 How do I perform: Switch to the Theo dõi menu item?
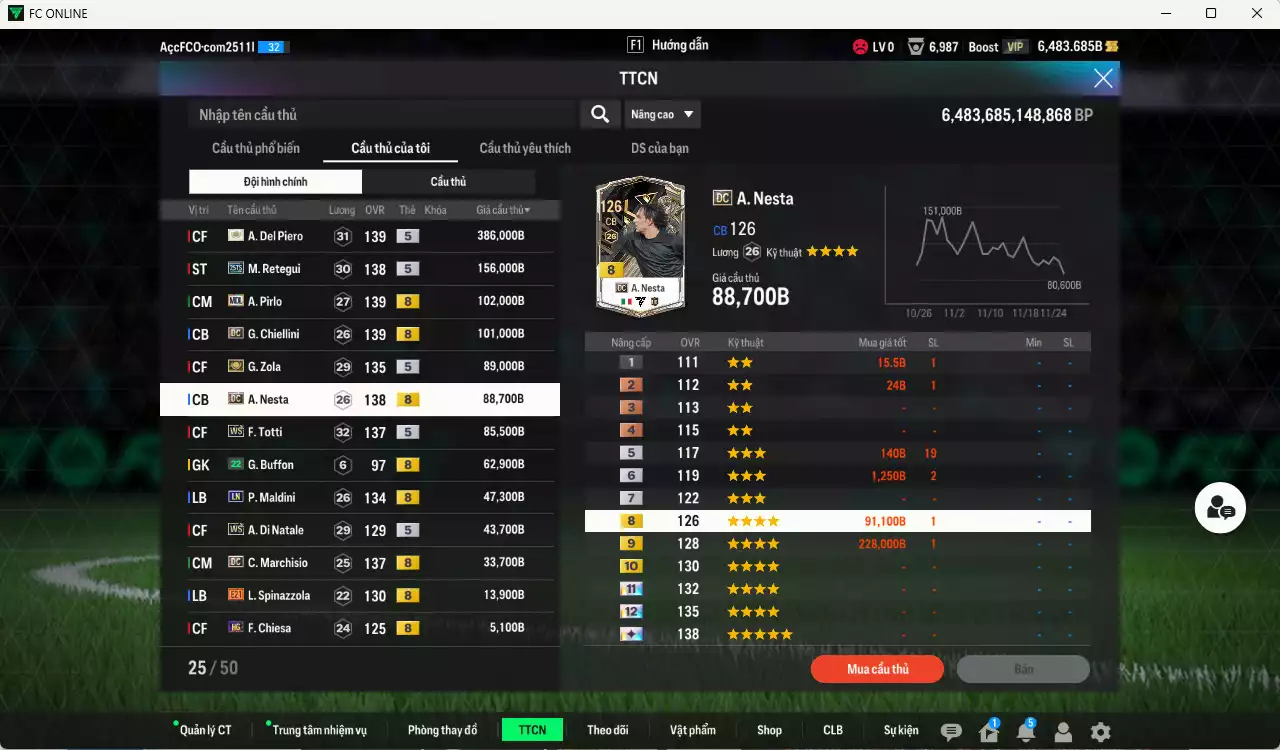click(608, 730)
